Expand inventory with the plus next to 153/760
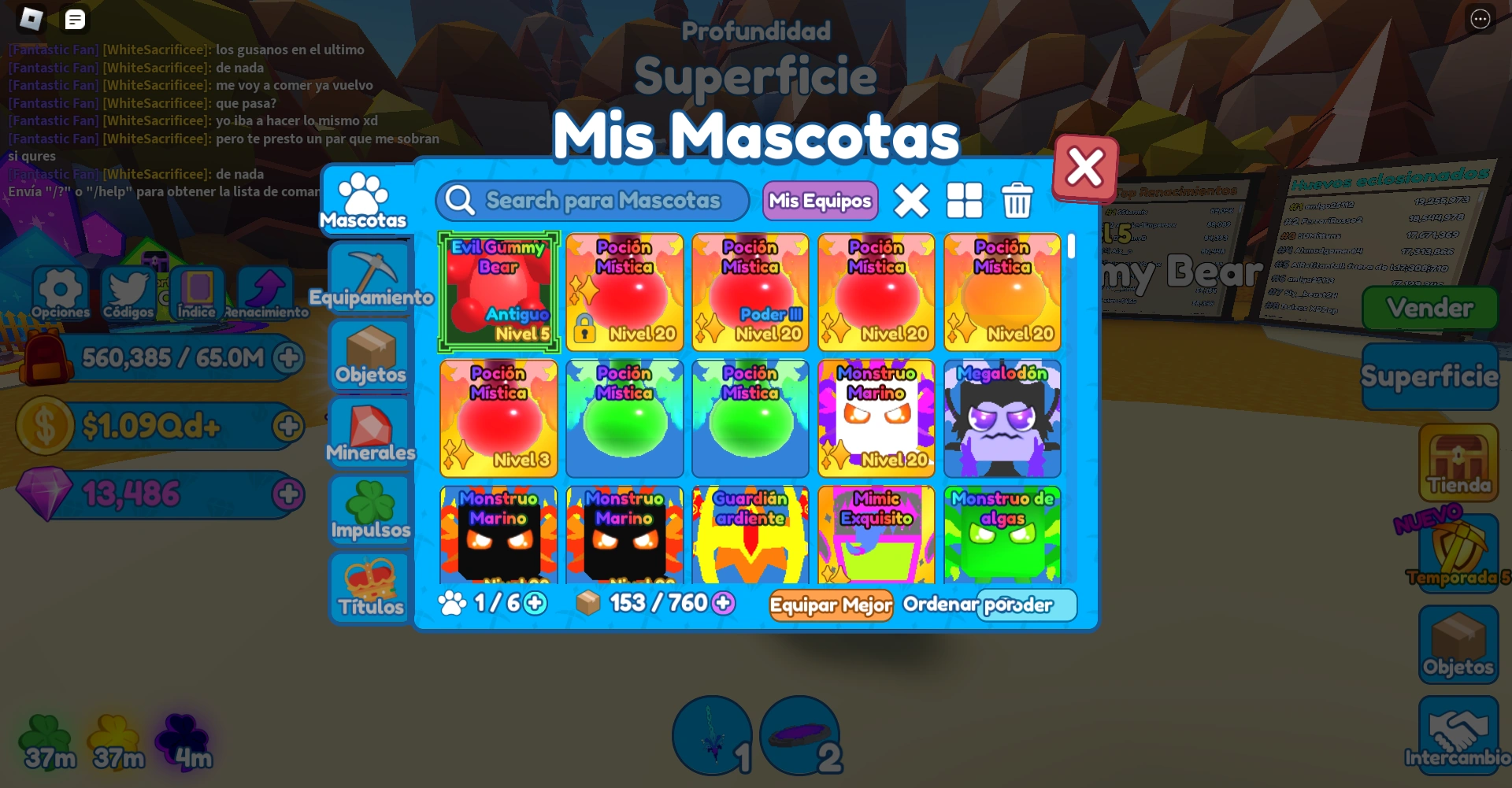This screenshot has width=1512, height=788. point(723,603)
